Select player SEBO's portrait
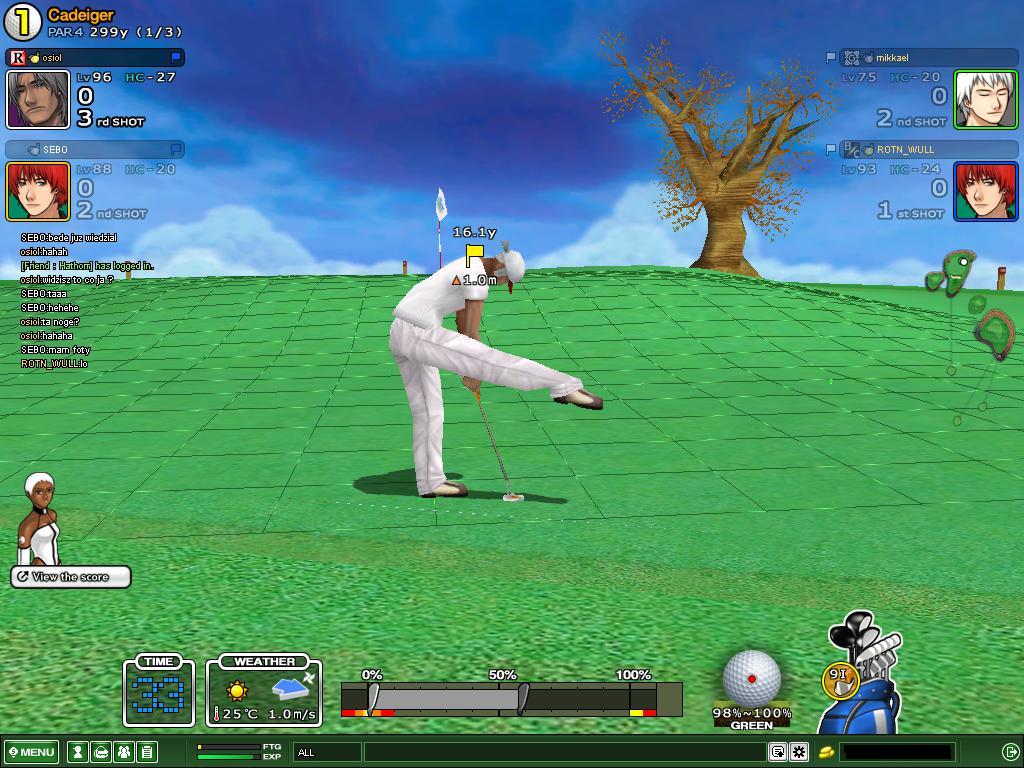Viewport: 1024px width, 768px height. click(x=38, y=191)
